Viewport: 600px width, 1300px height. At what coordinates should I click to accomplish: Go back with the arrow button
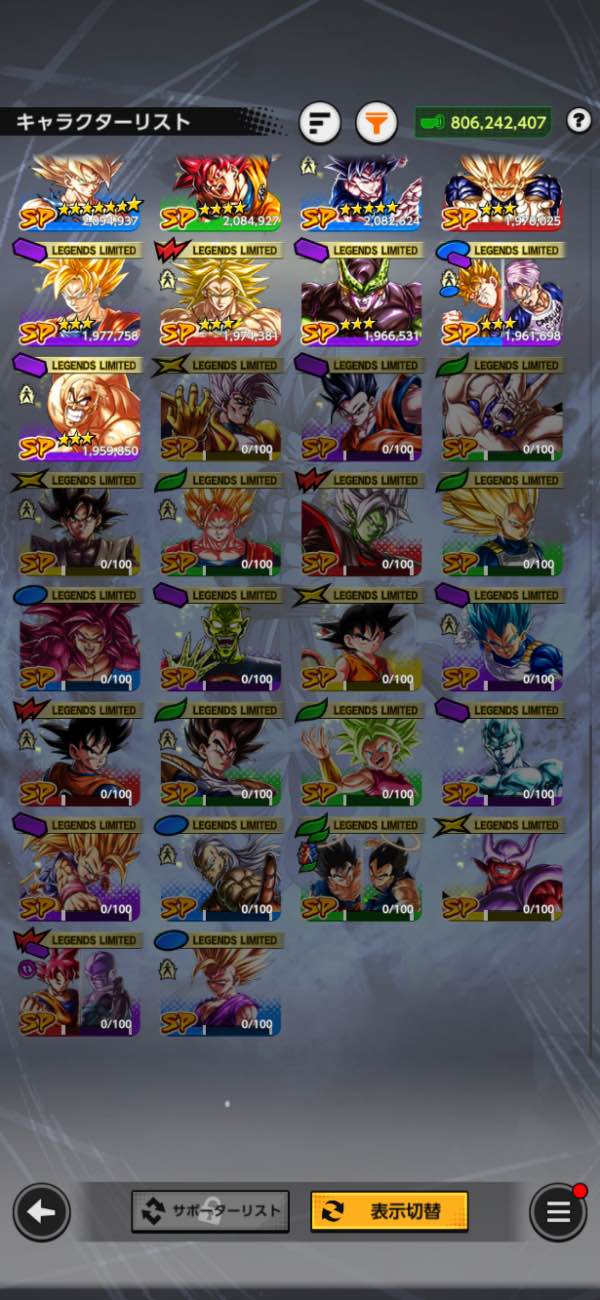click(41, 1212)
